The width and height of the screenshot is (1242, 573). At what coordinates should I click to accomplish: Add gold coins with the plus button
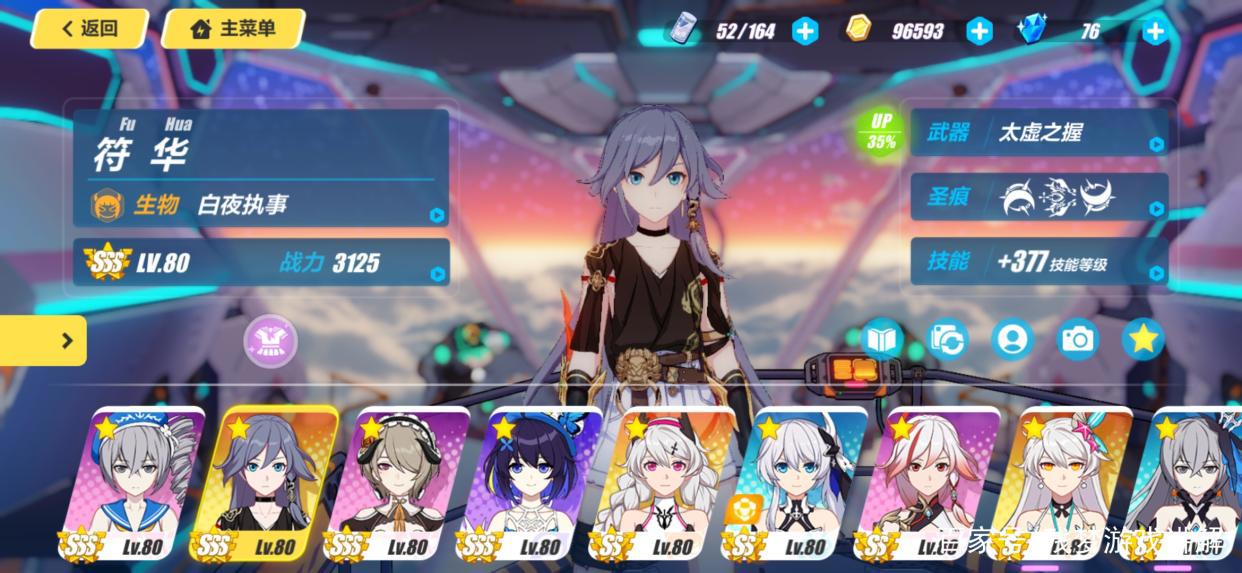[979, 31]
